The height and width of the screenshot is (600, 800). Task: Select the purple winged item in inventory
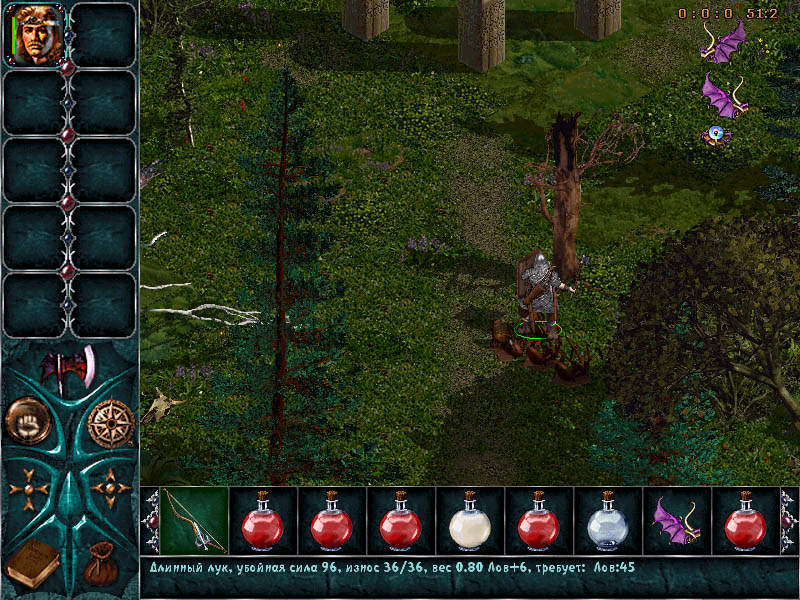click(x=675, y=521)
